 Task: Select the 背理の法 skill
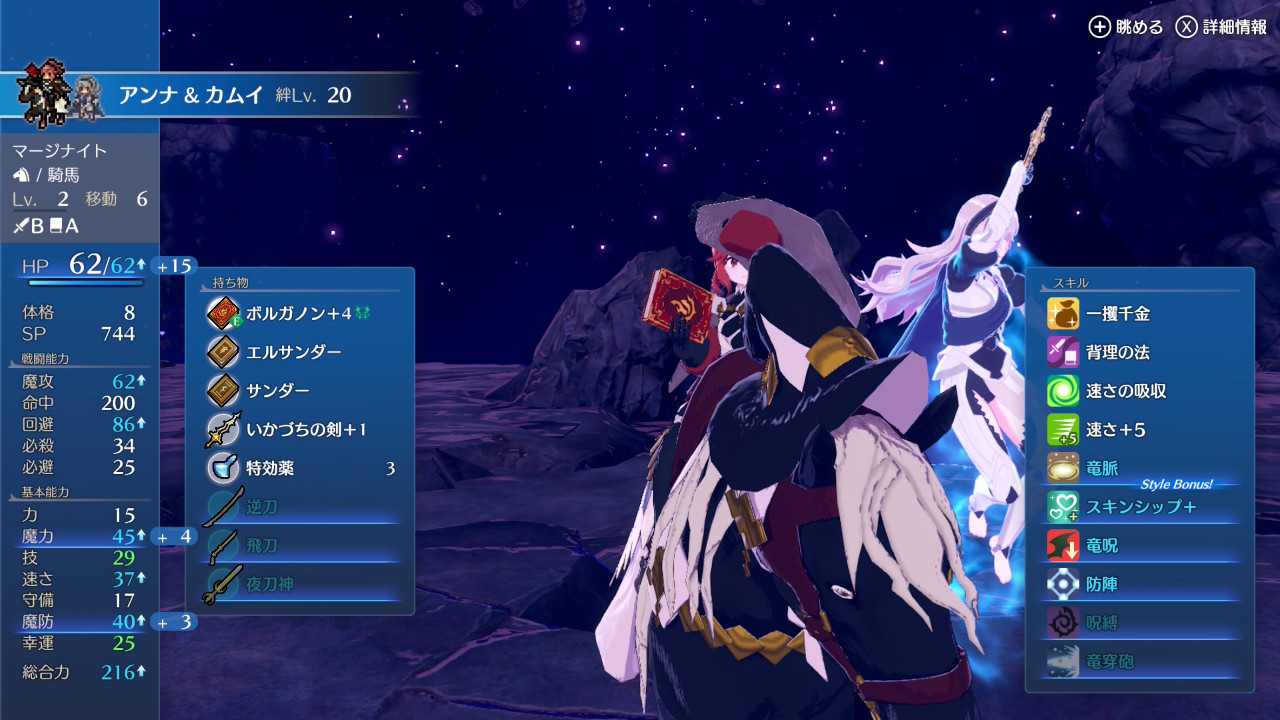1118,352
